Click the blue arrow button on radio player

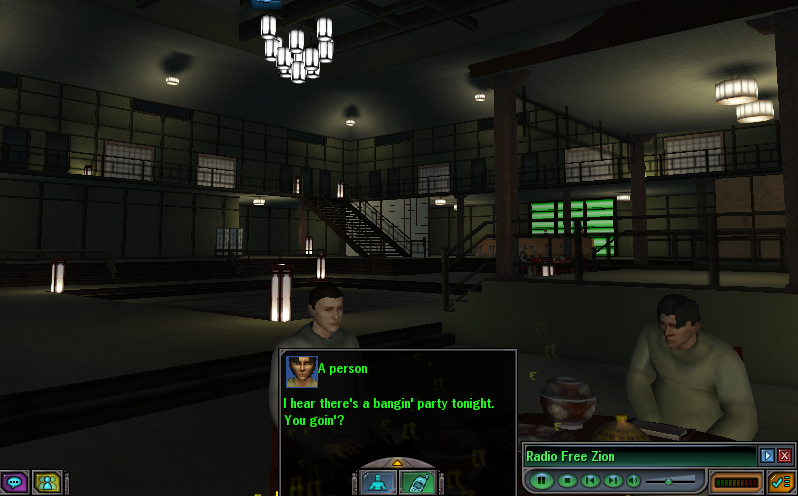[x=767, y=456]
